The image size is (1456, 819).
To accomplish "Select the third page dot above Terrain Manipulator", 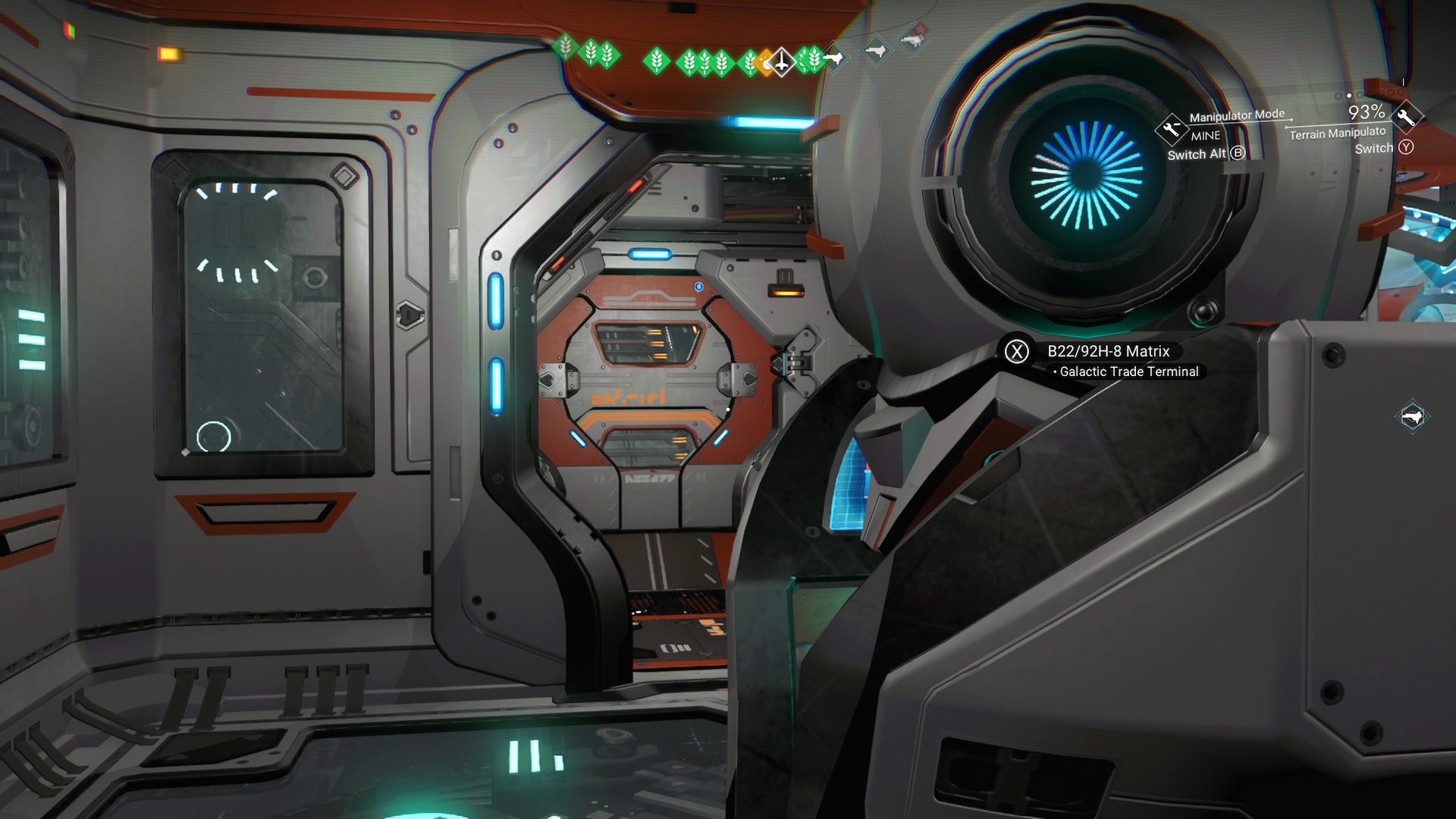I will coord(1359,95).
